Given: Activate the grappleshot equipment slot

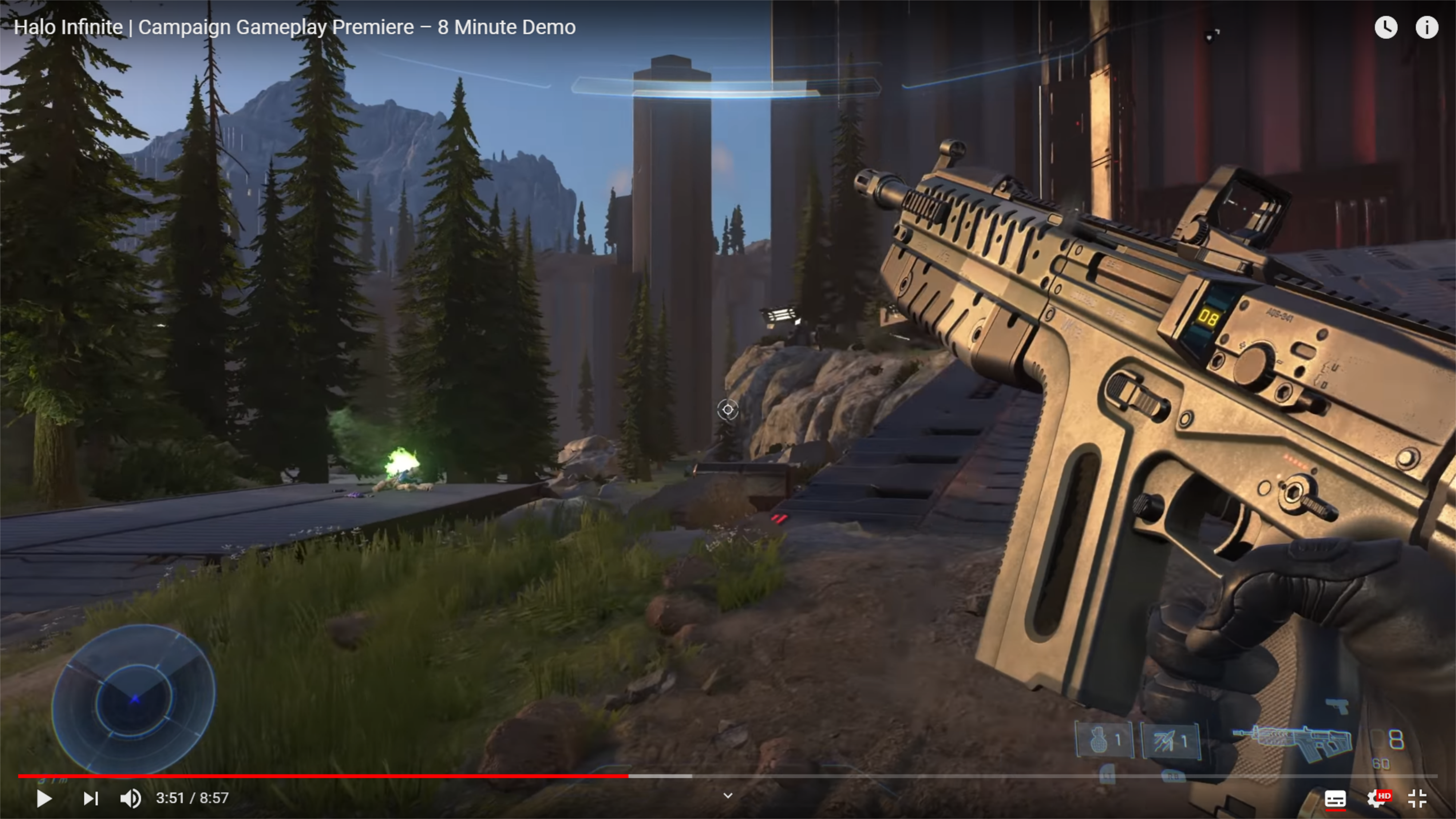Looking at the screenshot, I should point(1171,740).
